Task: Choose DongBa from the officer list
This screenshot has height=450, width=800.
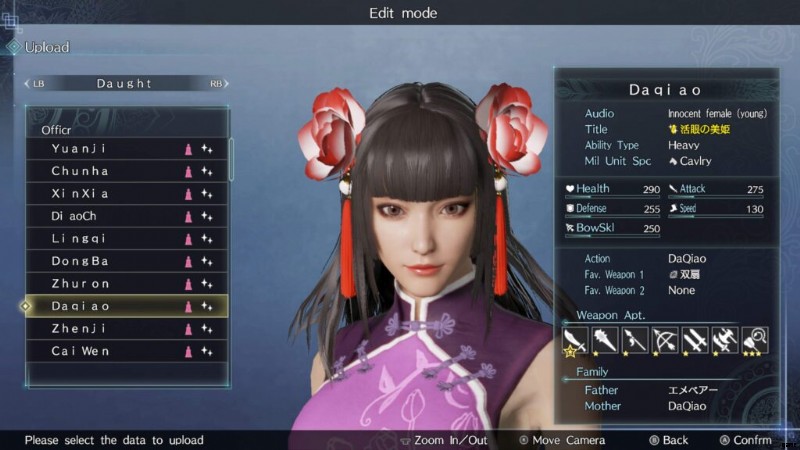Action: pyautogui.click(x=127, y=261)
